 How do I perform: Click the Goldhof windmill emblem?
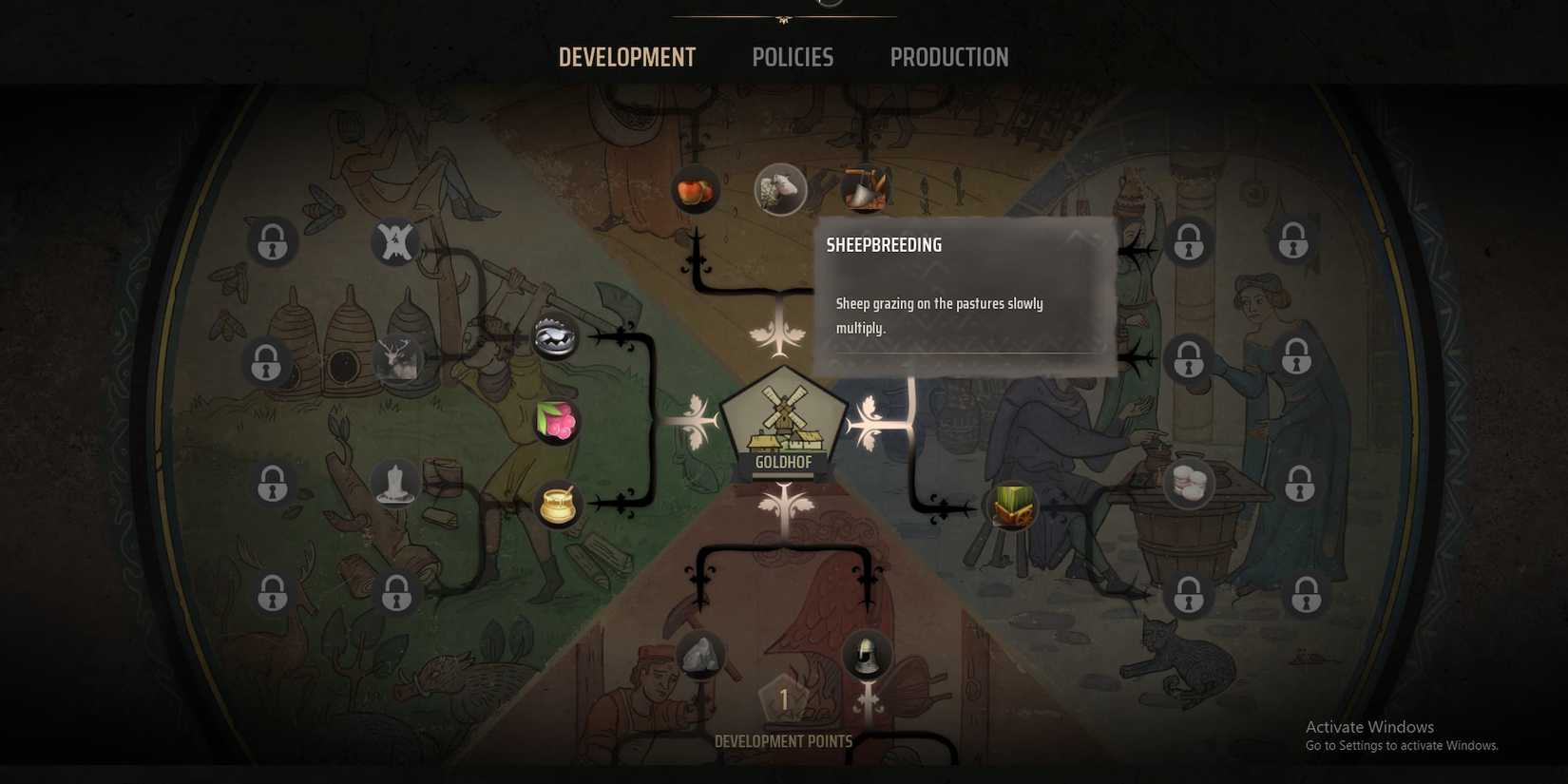click(783, 425)
